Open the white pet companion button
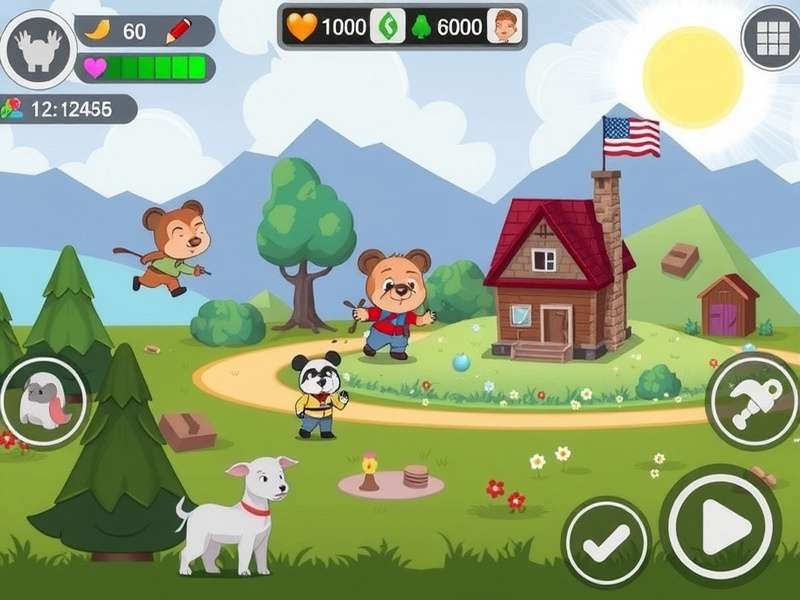 click(x=42, y=403)
